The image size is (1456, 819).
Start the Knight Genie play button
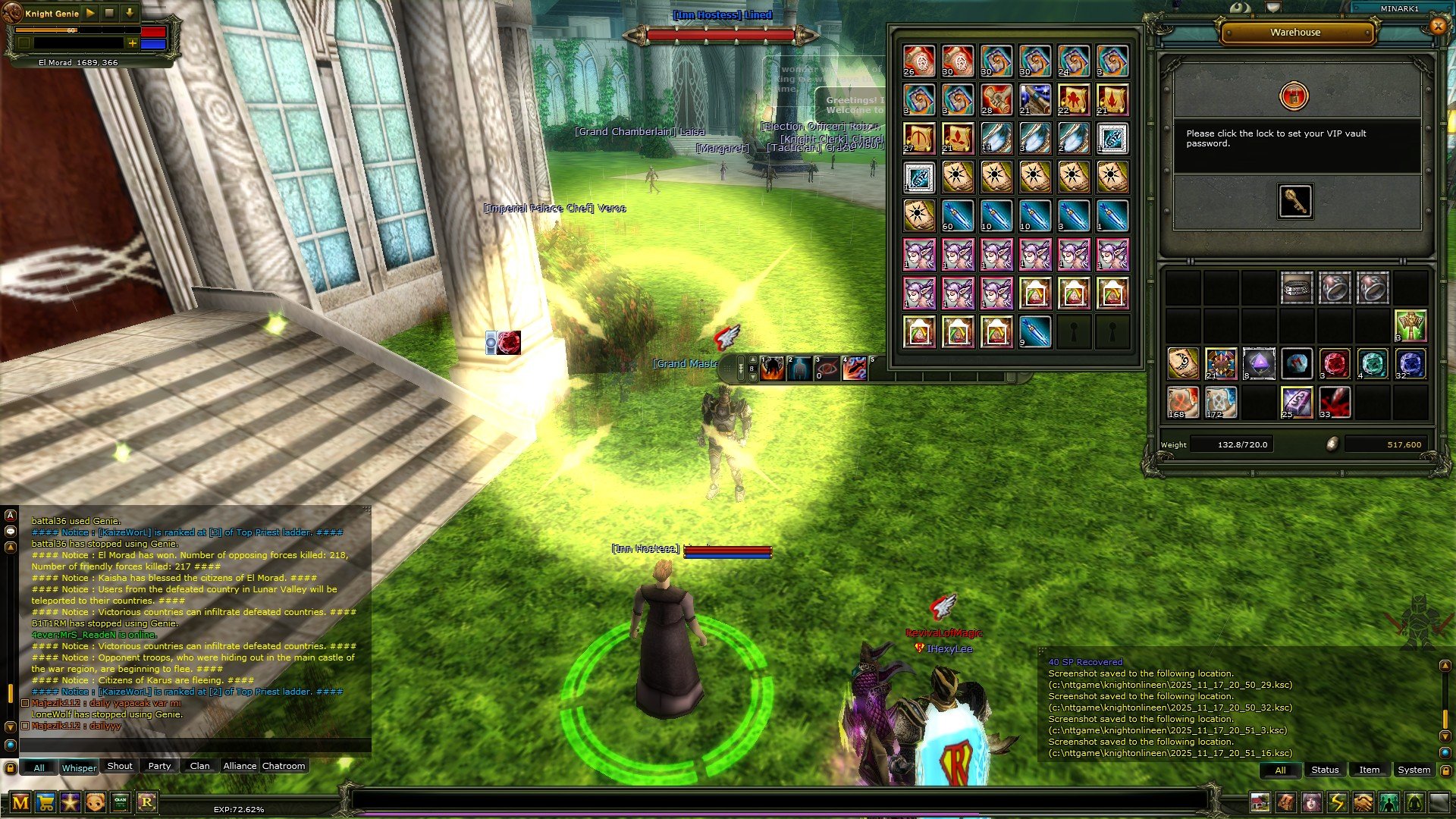pos(90,13)
